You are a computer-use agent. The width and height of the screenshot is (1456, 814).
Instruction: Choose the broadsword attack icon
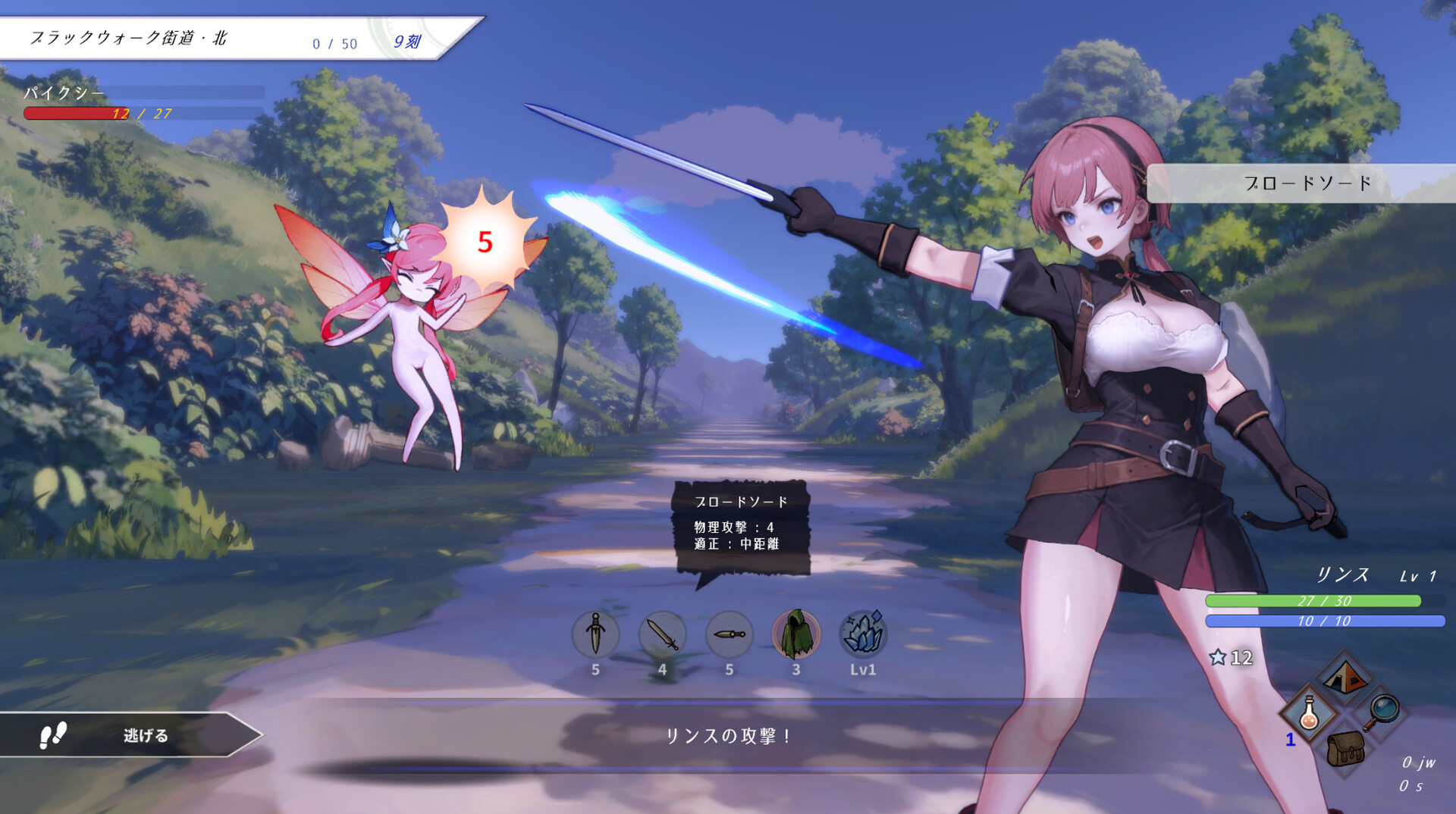(x=662, y=634)
